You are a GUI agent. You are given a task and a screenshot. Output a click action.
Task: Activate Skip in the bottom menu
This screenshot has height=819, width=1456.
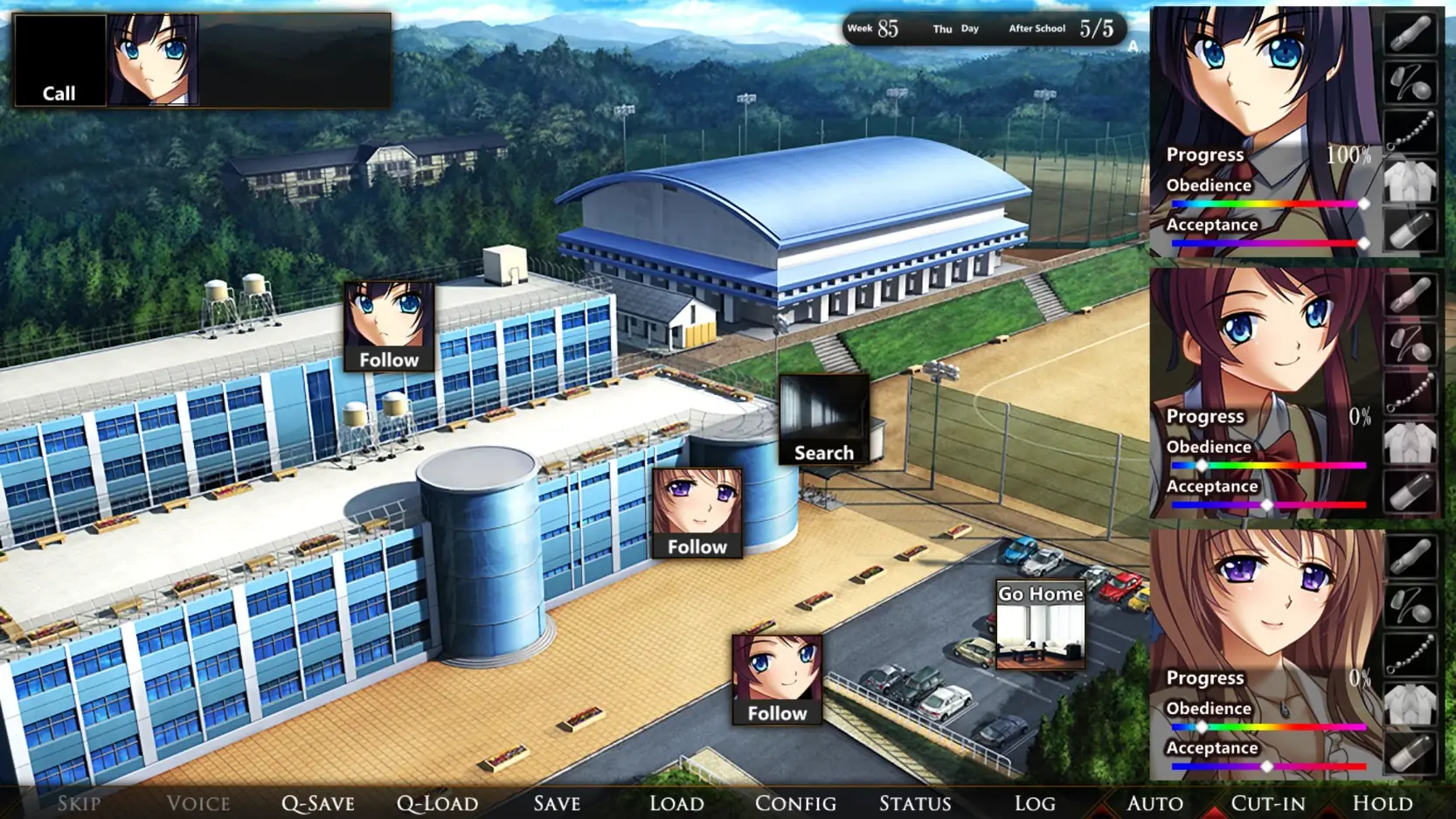tap(79, 803)
